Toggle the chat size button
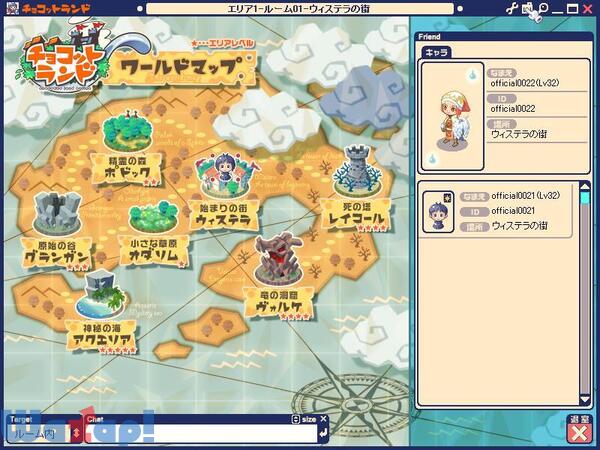The image size is (600, 450). (x=306, y=419)
